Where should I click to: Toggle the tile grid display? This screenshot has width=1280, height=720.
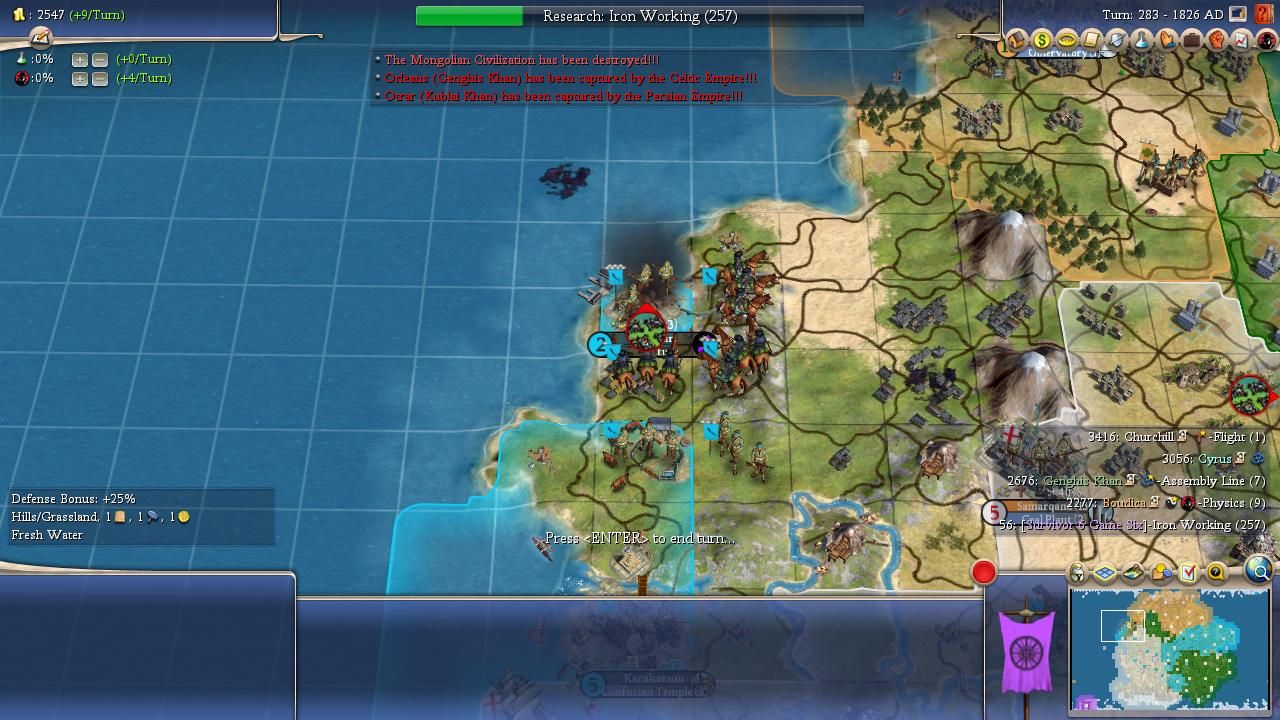pos(1105,573)
